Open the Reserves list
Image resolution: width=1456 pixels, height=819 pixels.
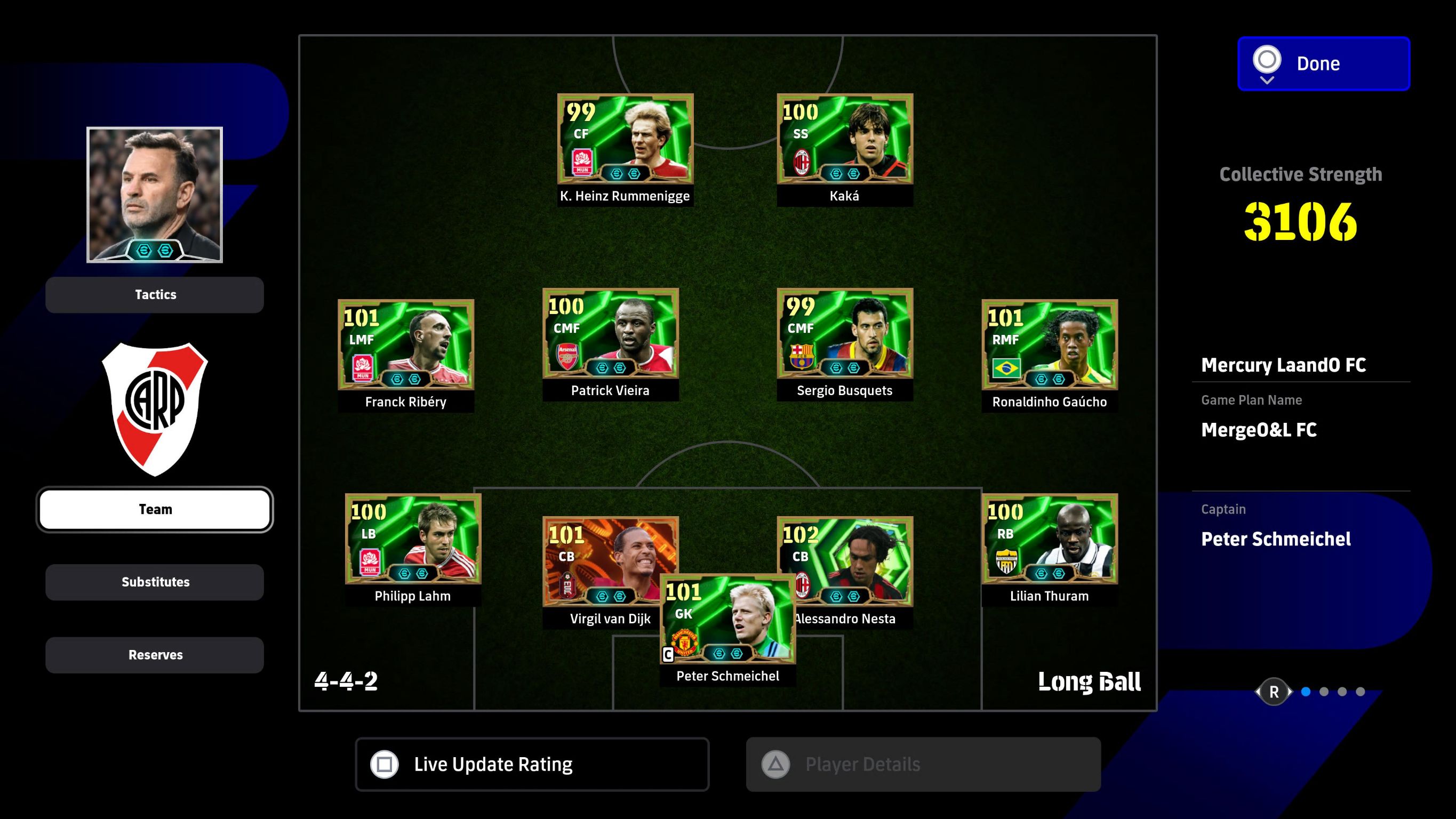(155, 655)
